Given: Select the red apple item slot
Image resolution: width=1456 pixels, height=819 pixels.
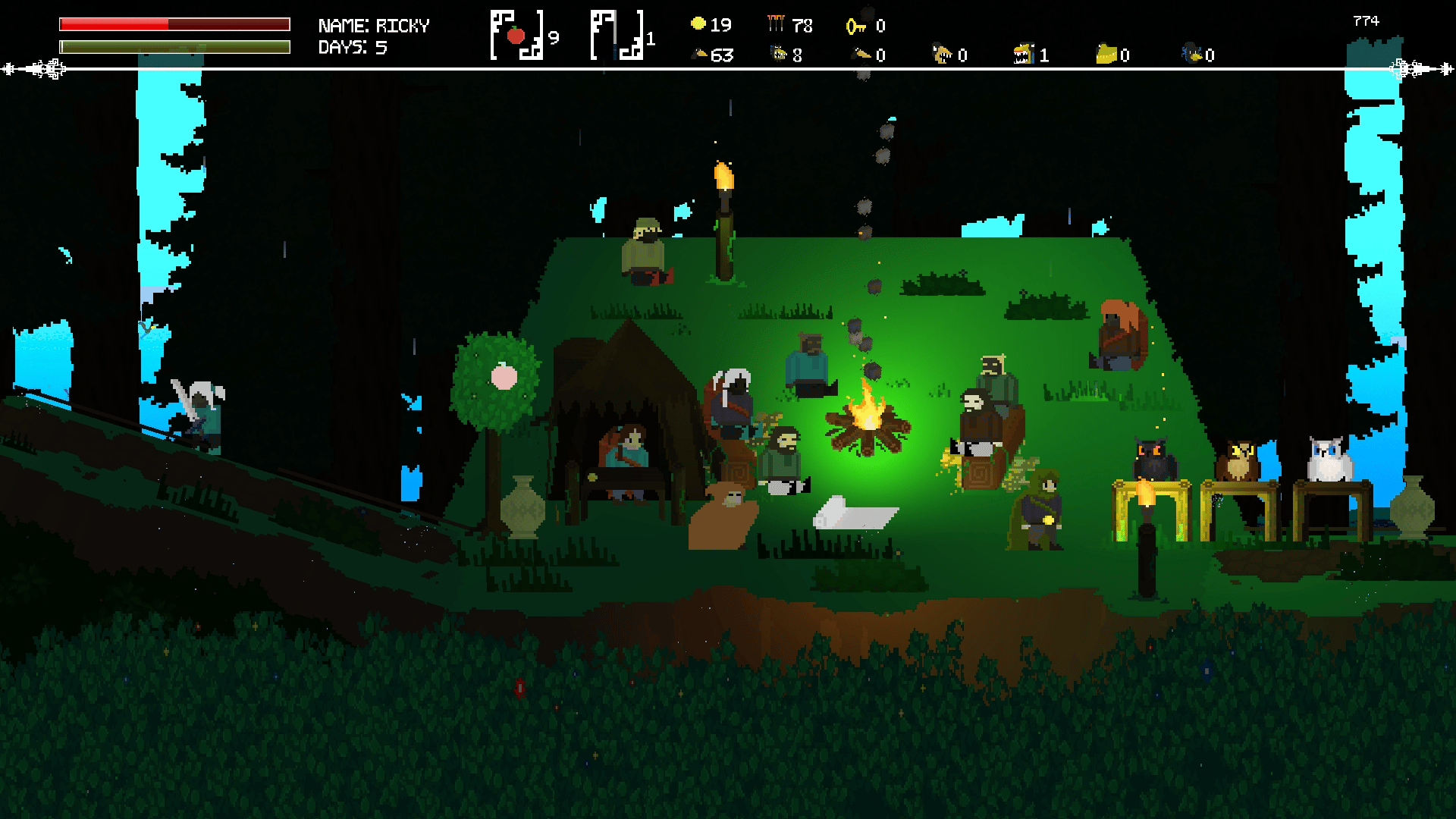Looking at the screenshot, I should coord(517,35).
